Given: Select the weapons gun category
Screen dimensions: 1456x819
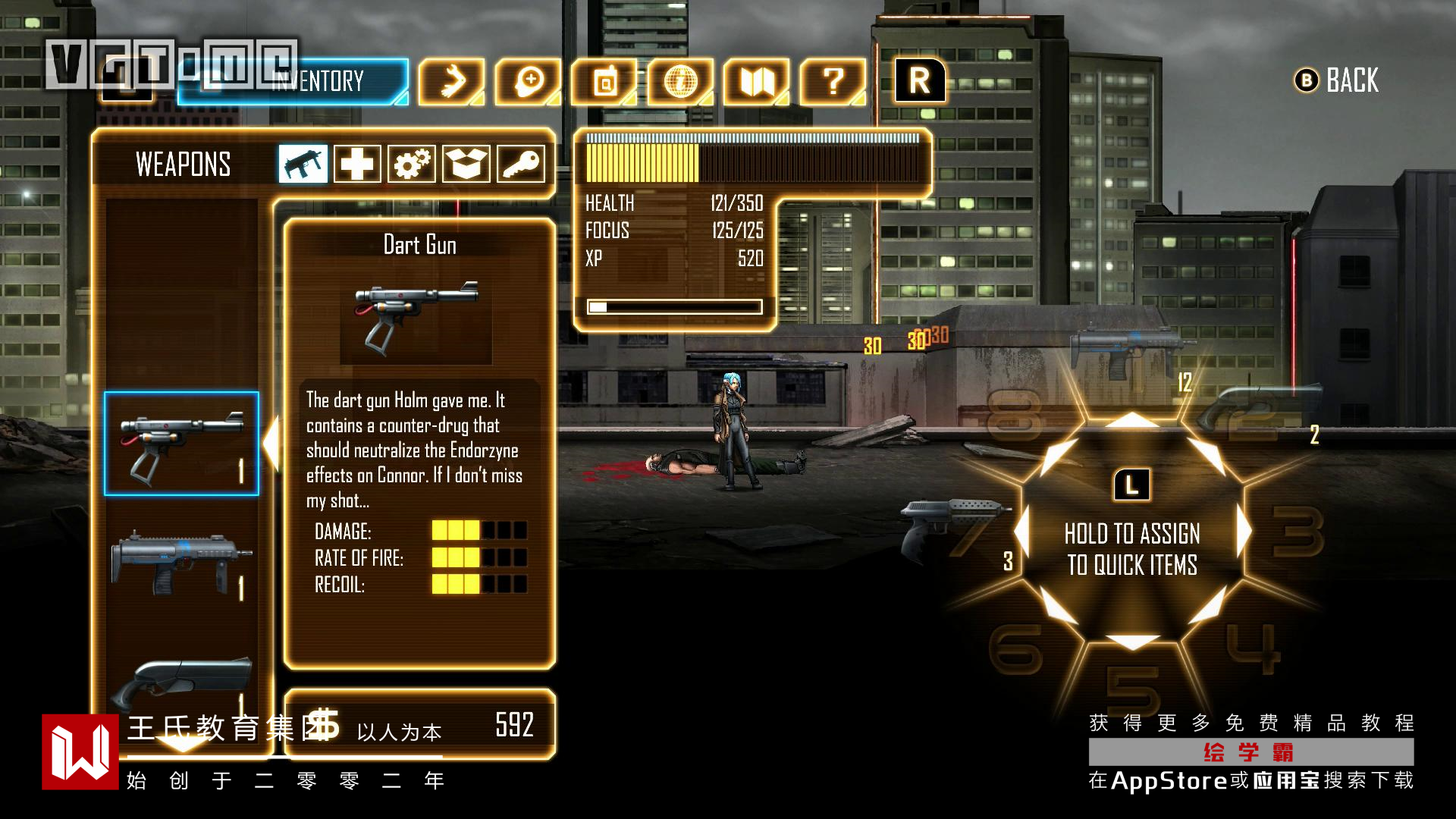Looking at the screenshot, I should click(x=303, y=164).
